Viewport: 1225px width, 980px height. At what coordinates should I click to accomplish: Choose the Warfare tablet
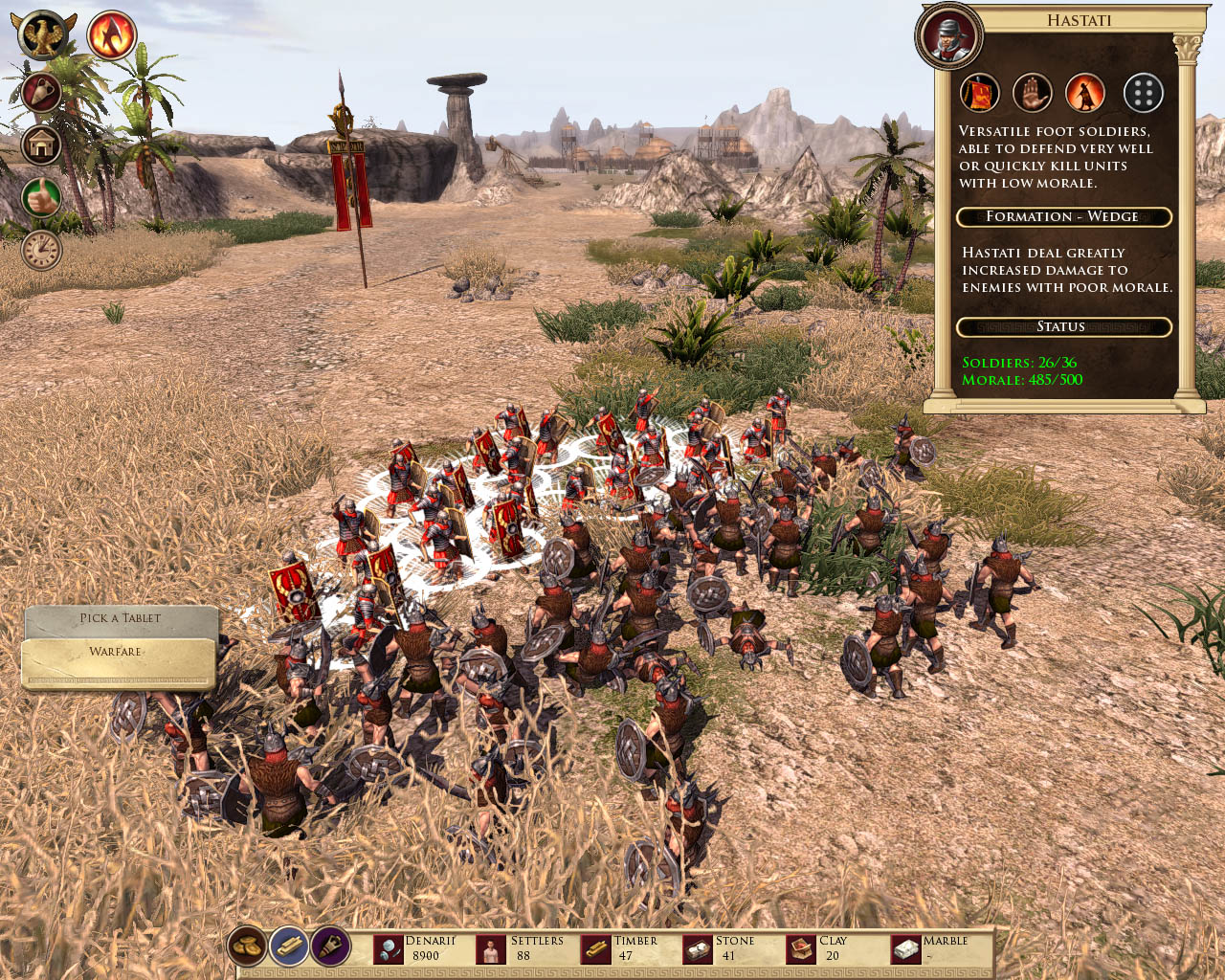(117, 653)
